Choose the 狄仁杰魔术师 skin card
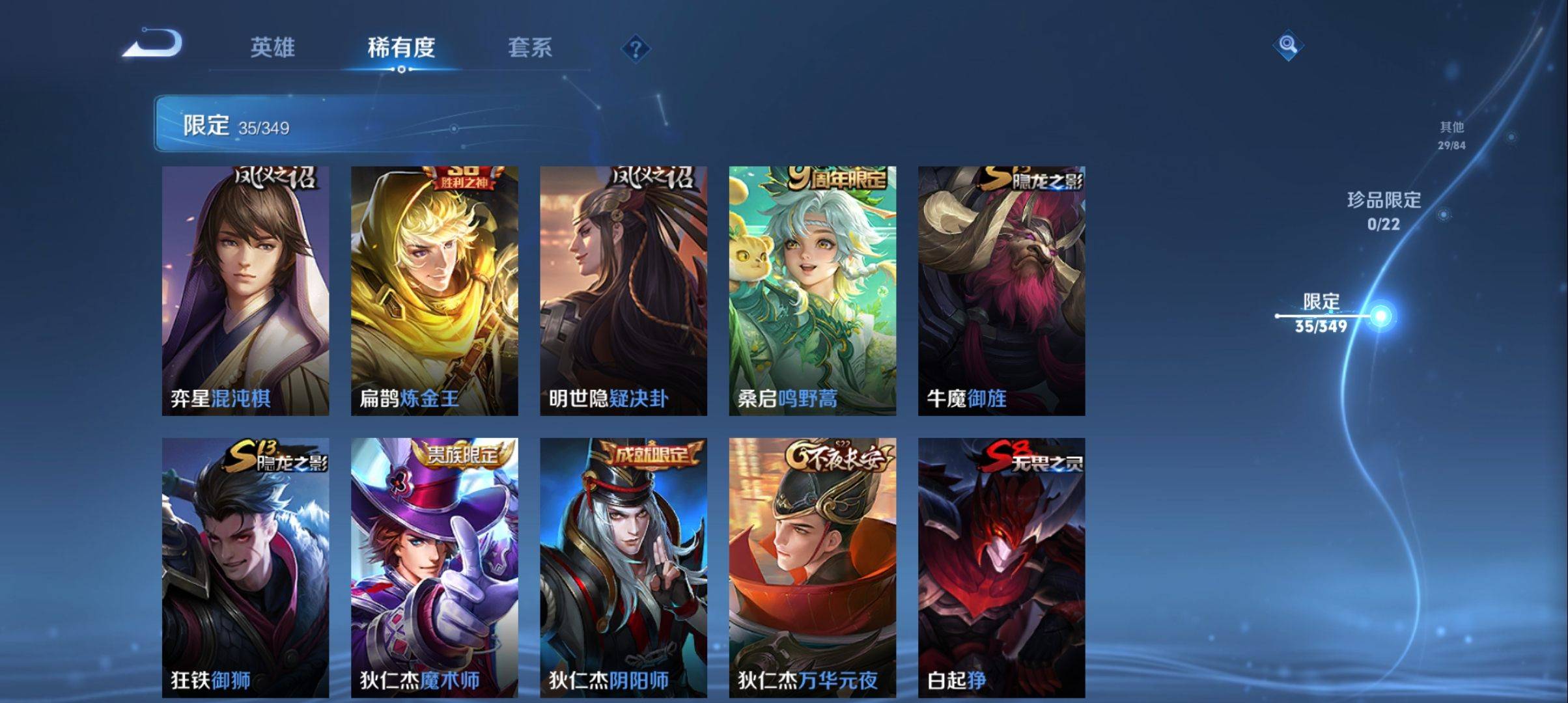The width and height of the screenshot is (1568, 703). click(434, 568)
